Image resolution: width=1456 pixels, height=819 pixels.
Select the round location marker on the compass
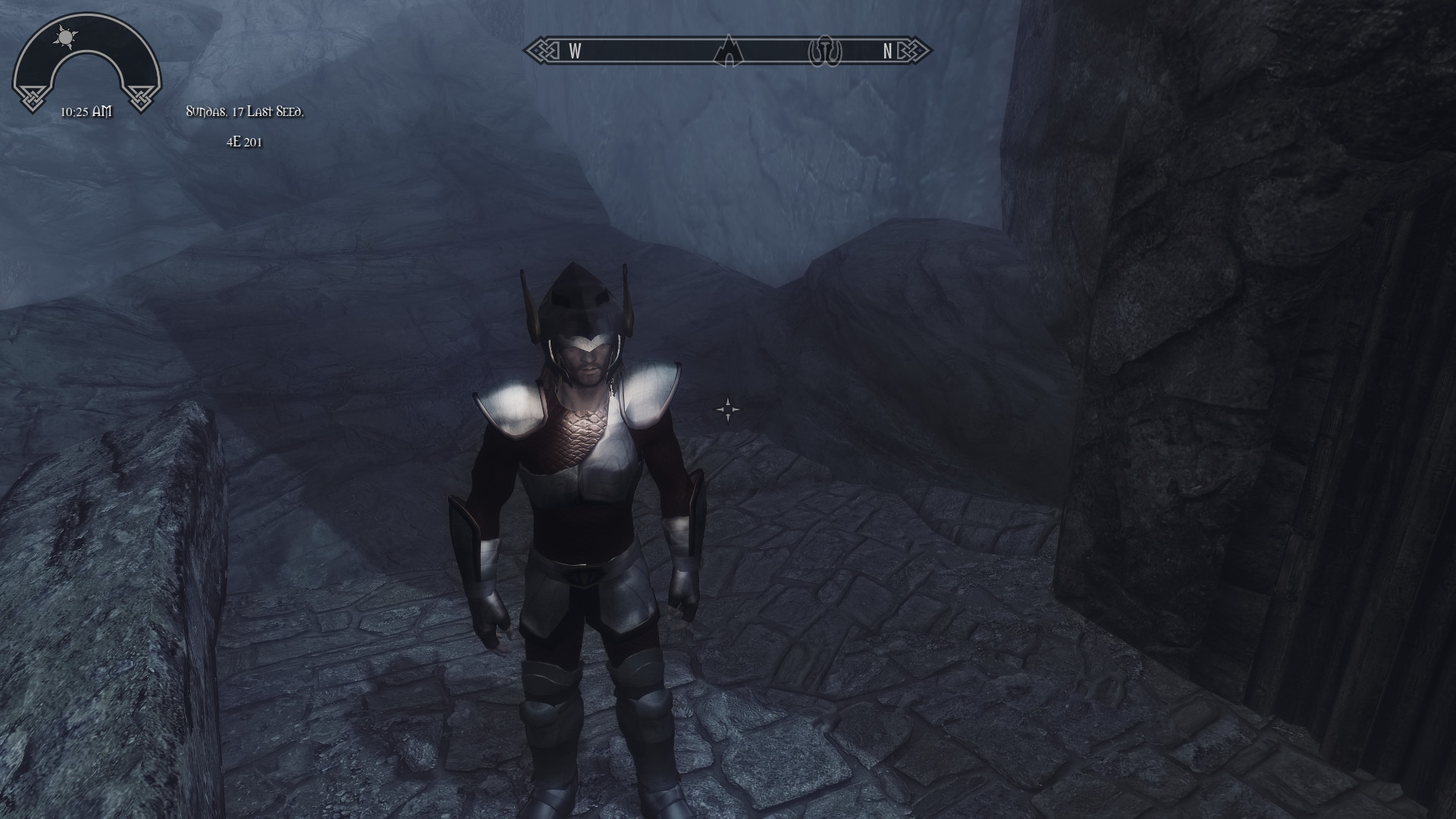click(x=825, y=52)
